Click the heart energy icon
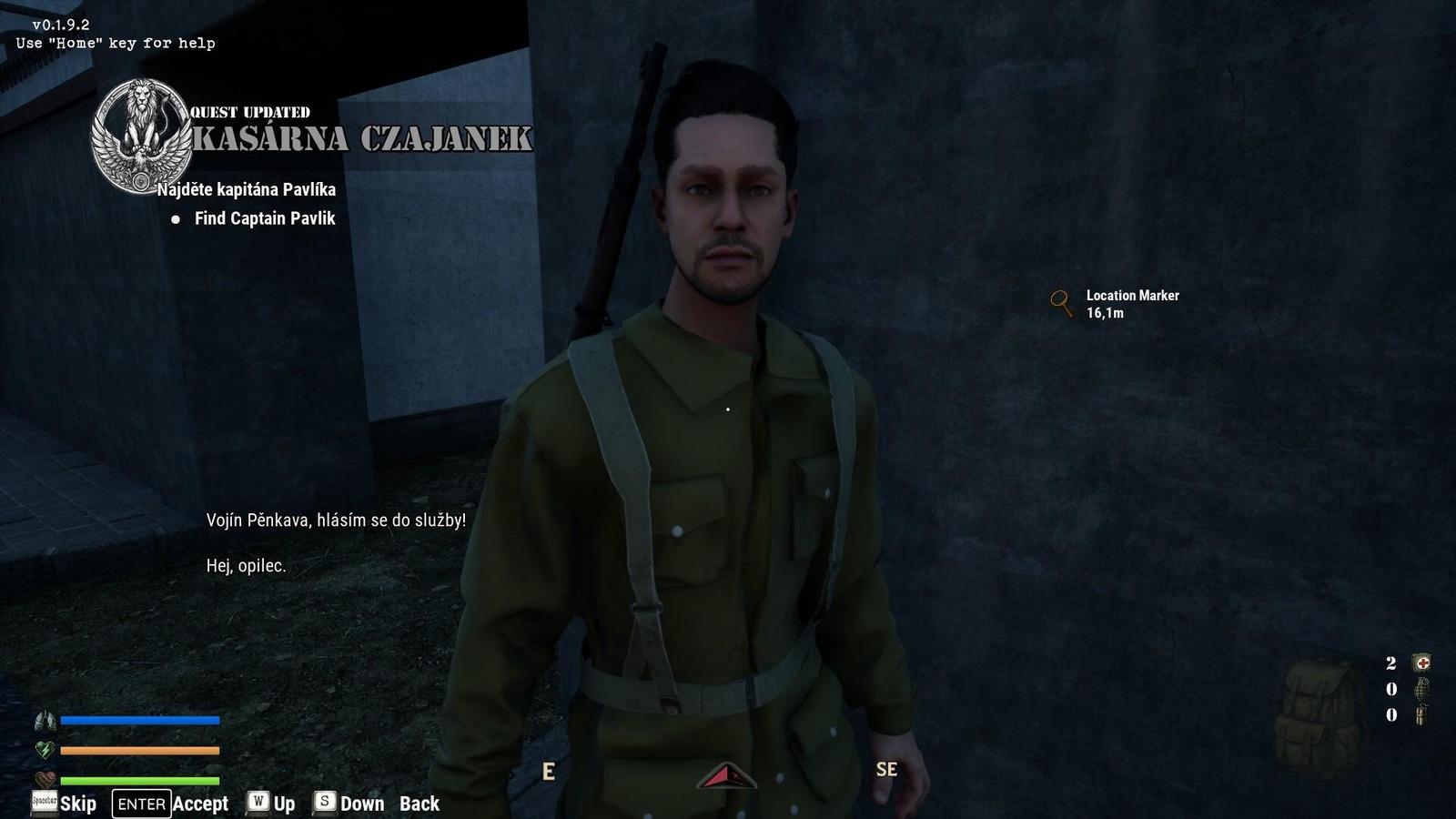1456x819 pixels. coord(43,750)
